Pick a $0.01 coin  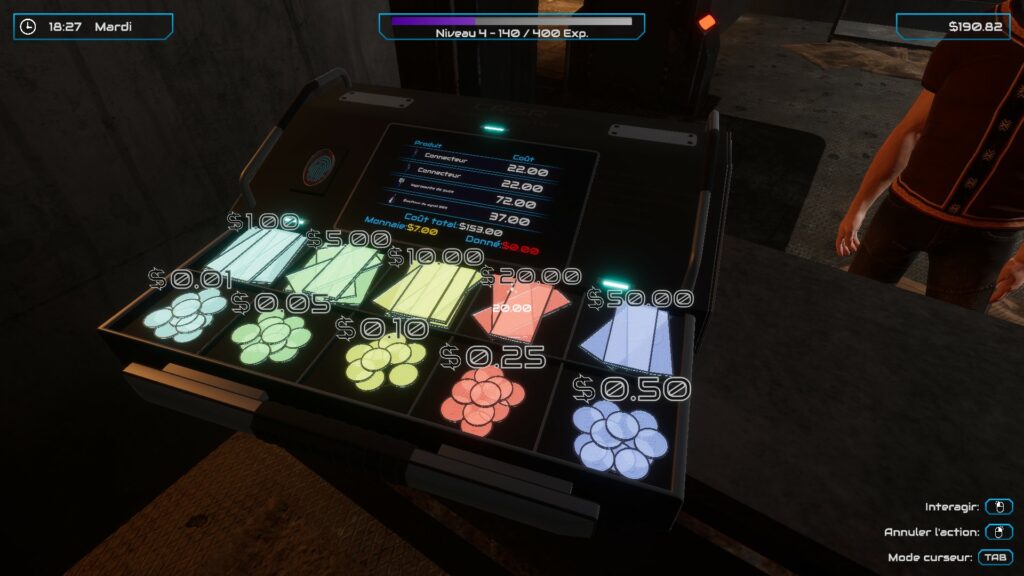186,316
